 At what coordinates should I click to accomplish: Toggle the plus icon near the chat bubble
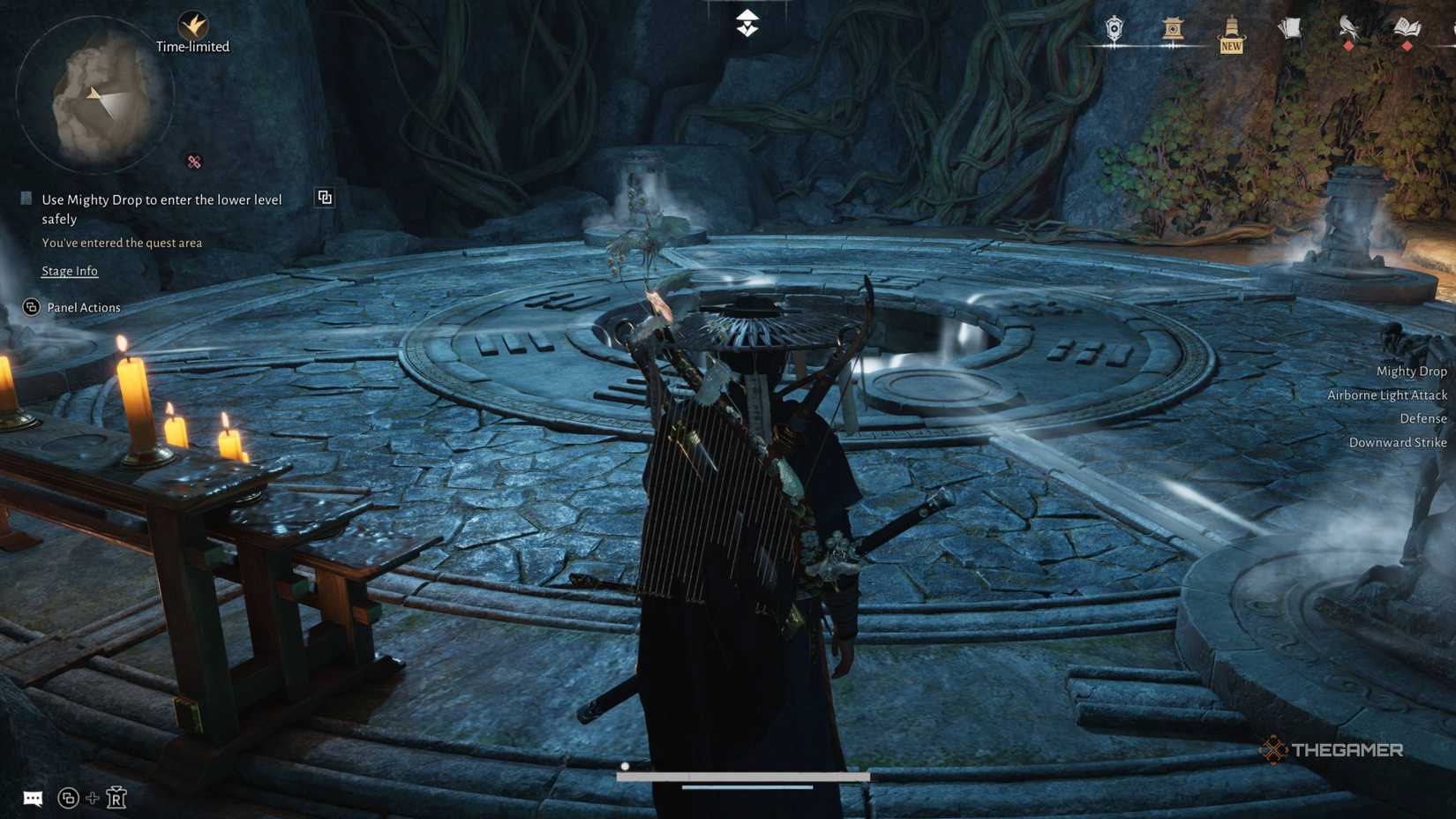coord(92,797)
